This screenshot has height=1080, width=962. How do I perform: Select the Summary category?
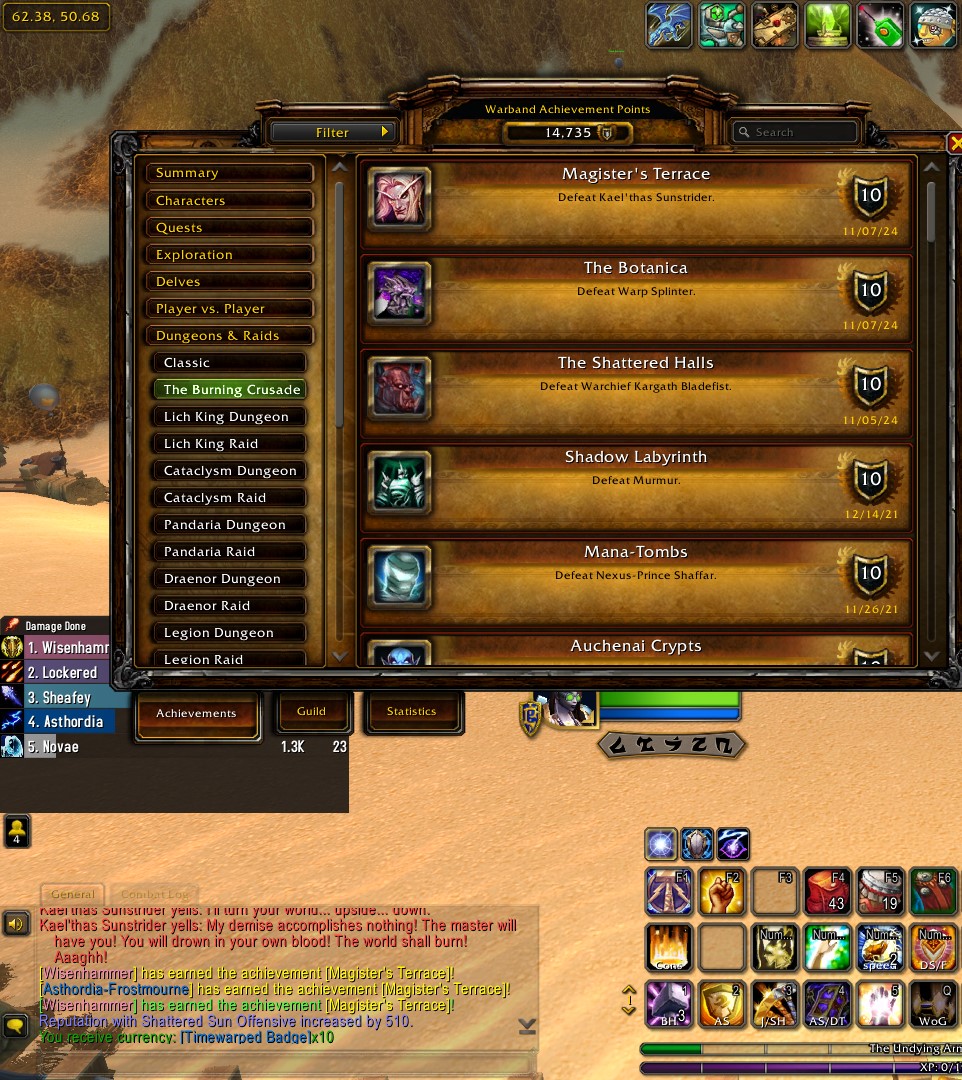point(230,173)
